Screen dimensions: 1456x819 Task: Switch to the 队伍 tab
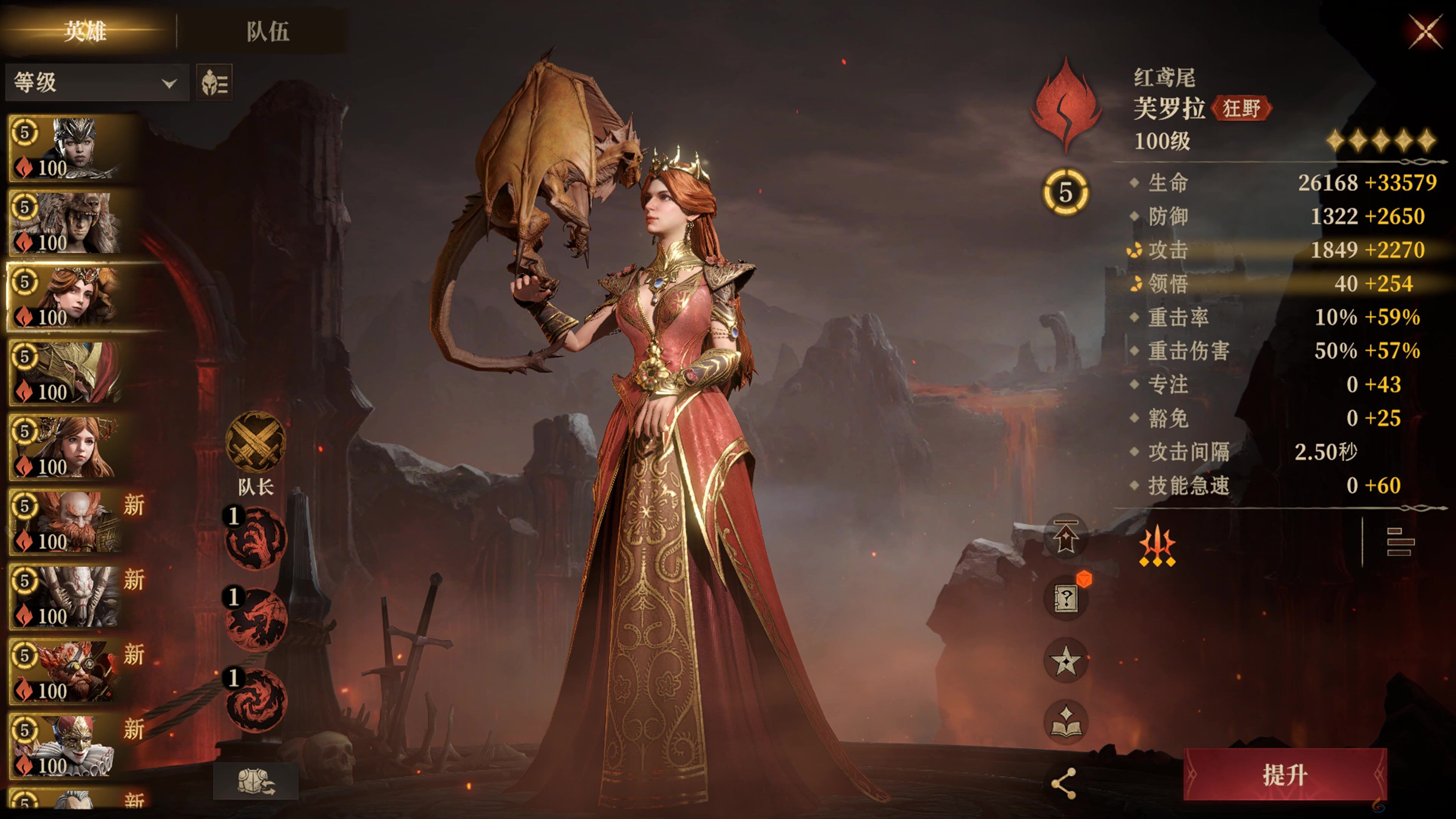267,31
